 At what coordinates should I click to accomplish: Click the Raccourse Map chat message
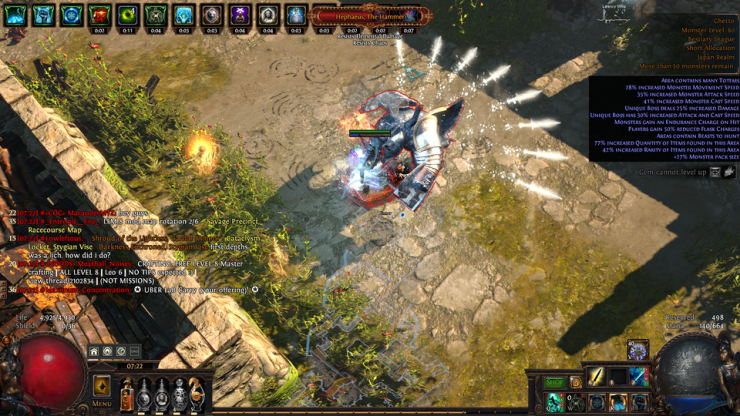[x=55, y=230]
